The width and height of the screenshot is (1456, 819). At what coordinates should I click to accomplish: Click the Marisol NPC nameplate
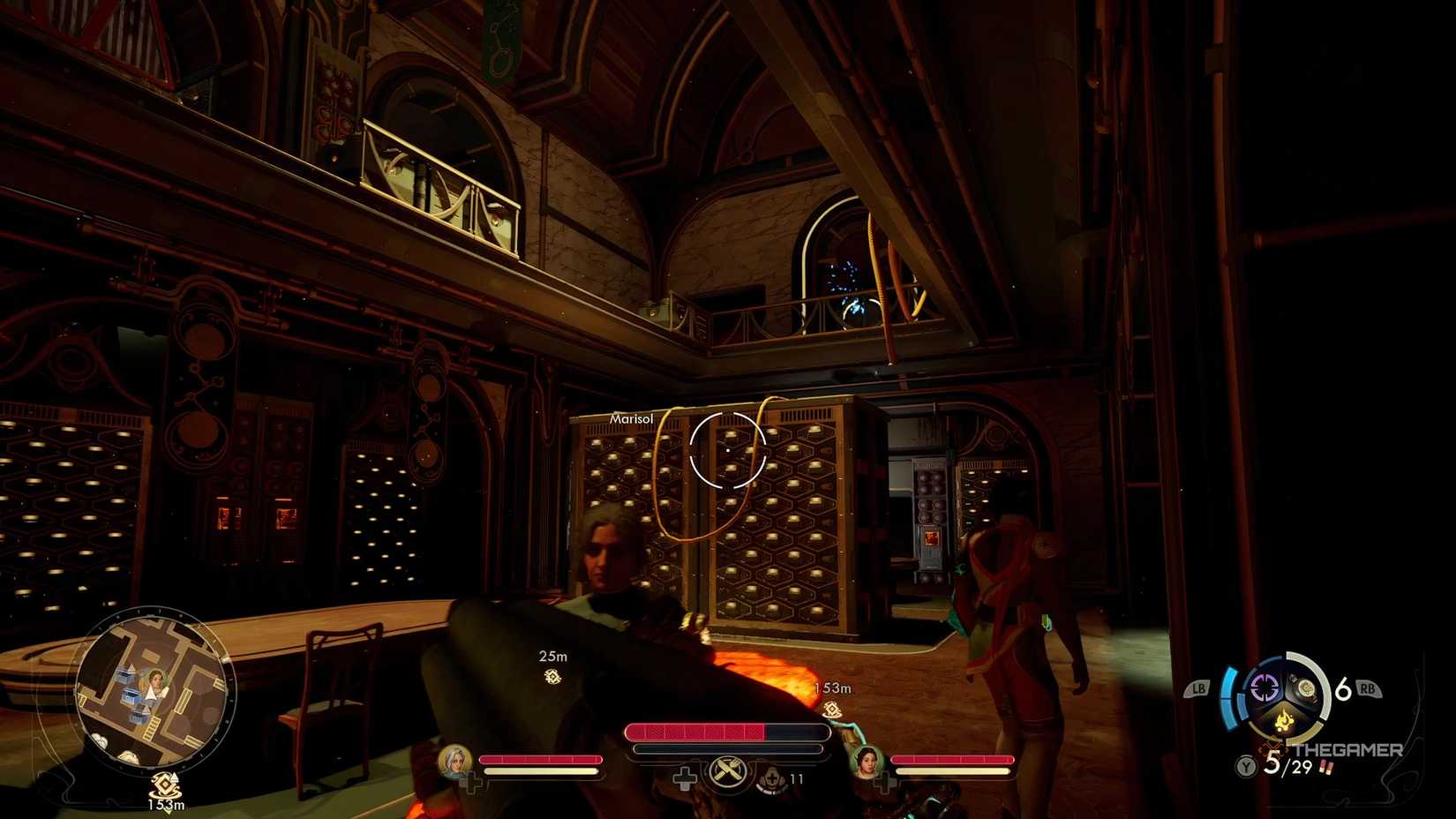pyautogui.click(x=630, y=417)
